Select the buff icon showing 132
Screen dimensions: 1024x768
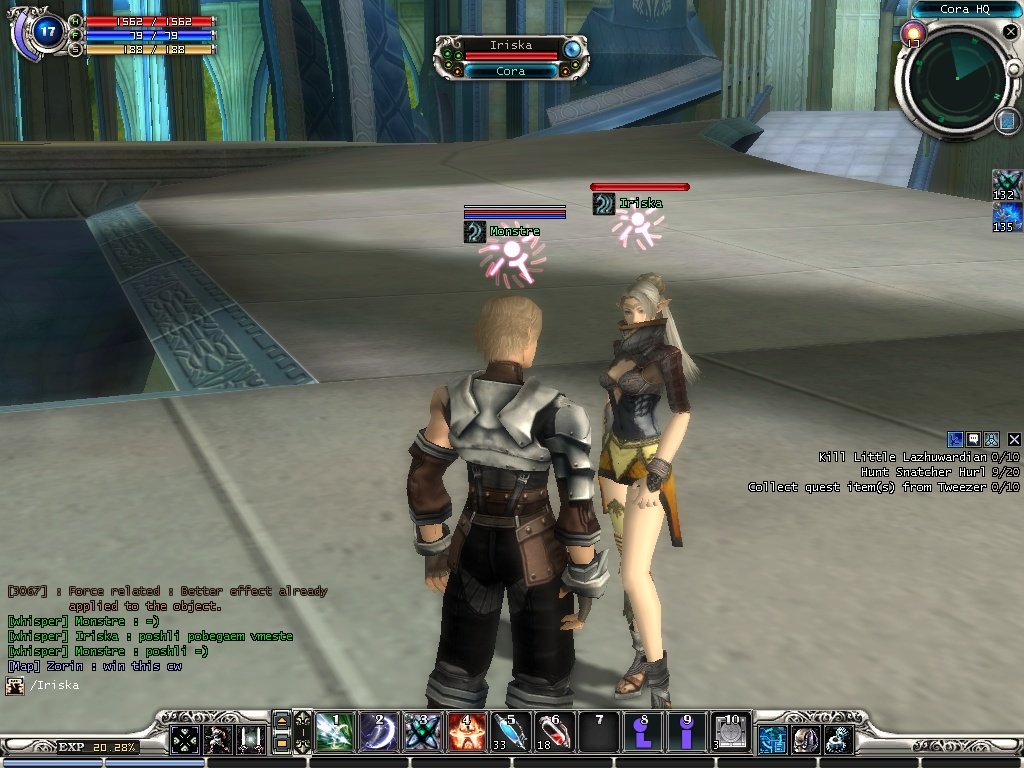tap(1005, 185)
